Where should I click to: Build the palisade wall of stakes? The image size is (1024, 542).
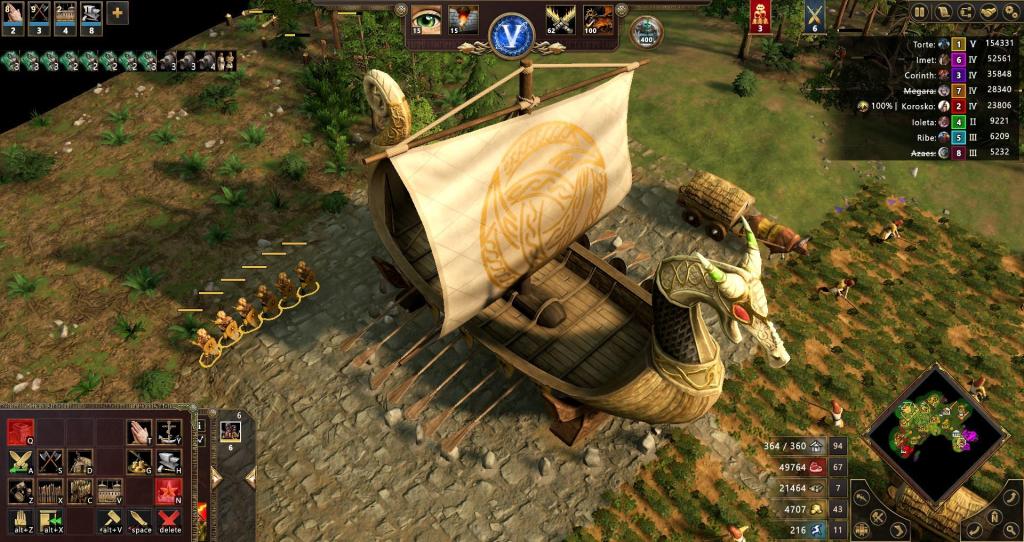pos(51,491)
